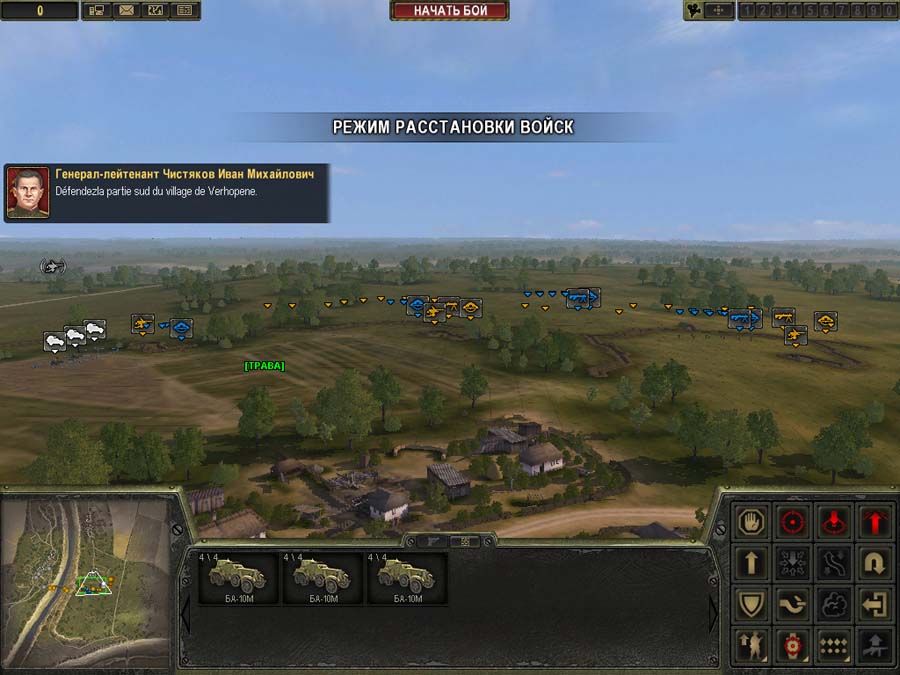The width and height of the screenshot is (900, 675).
Task: Activate the stop hand command
Action: (750, 521)
